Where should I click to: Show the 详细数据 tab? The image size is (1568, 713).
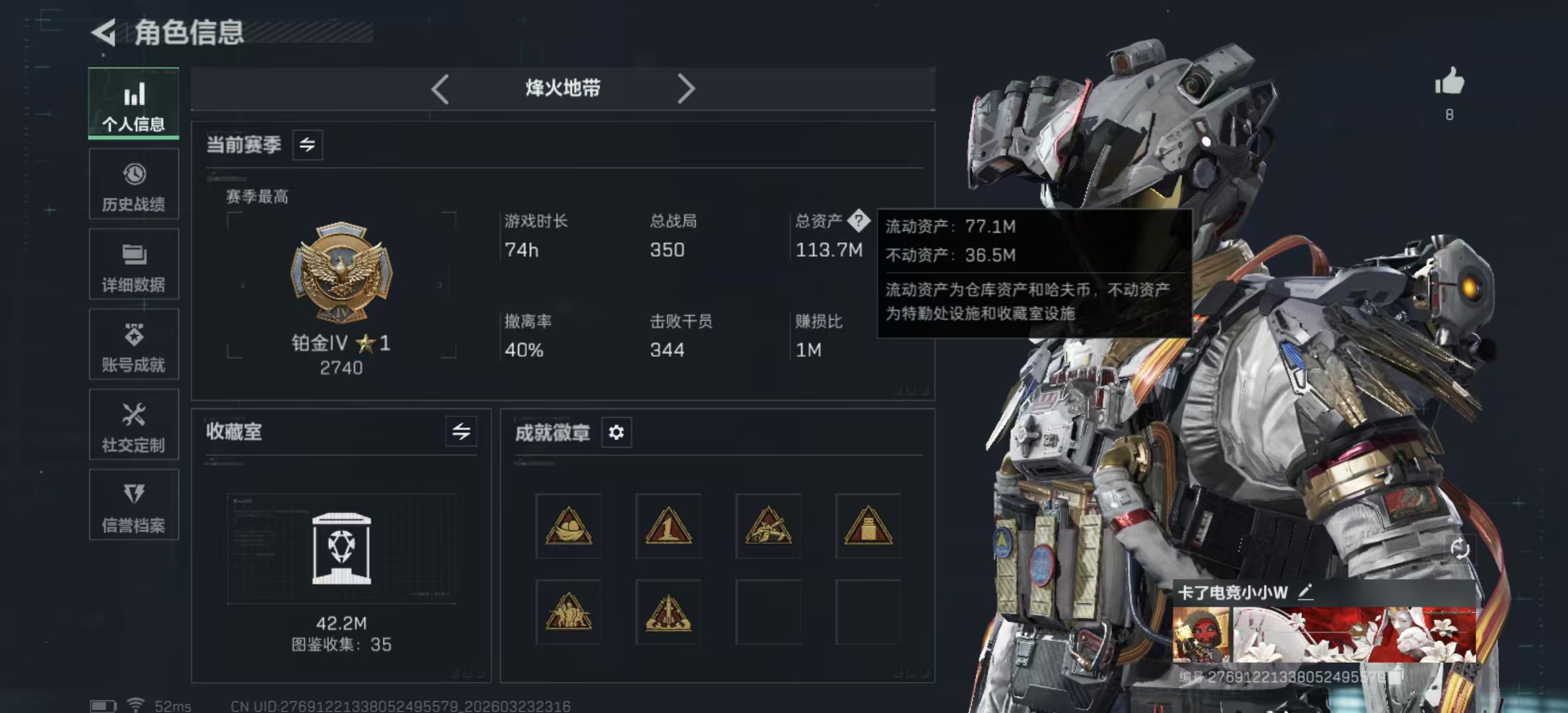pos(134,265)
